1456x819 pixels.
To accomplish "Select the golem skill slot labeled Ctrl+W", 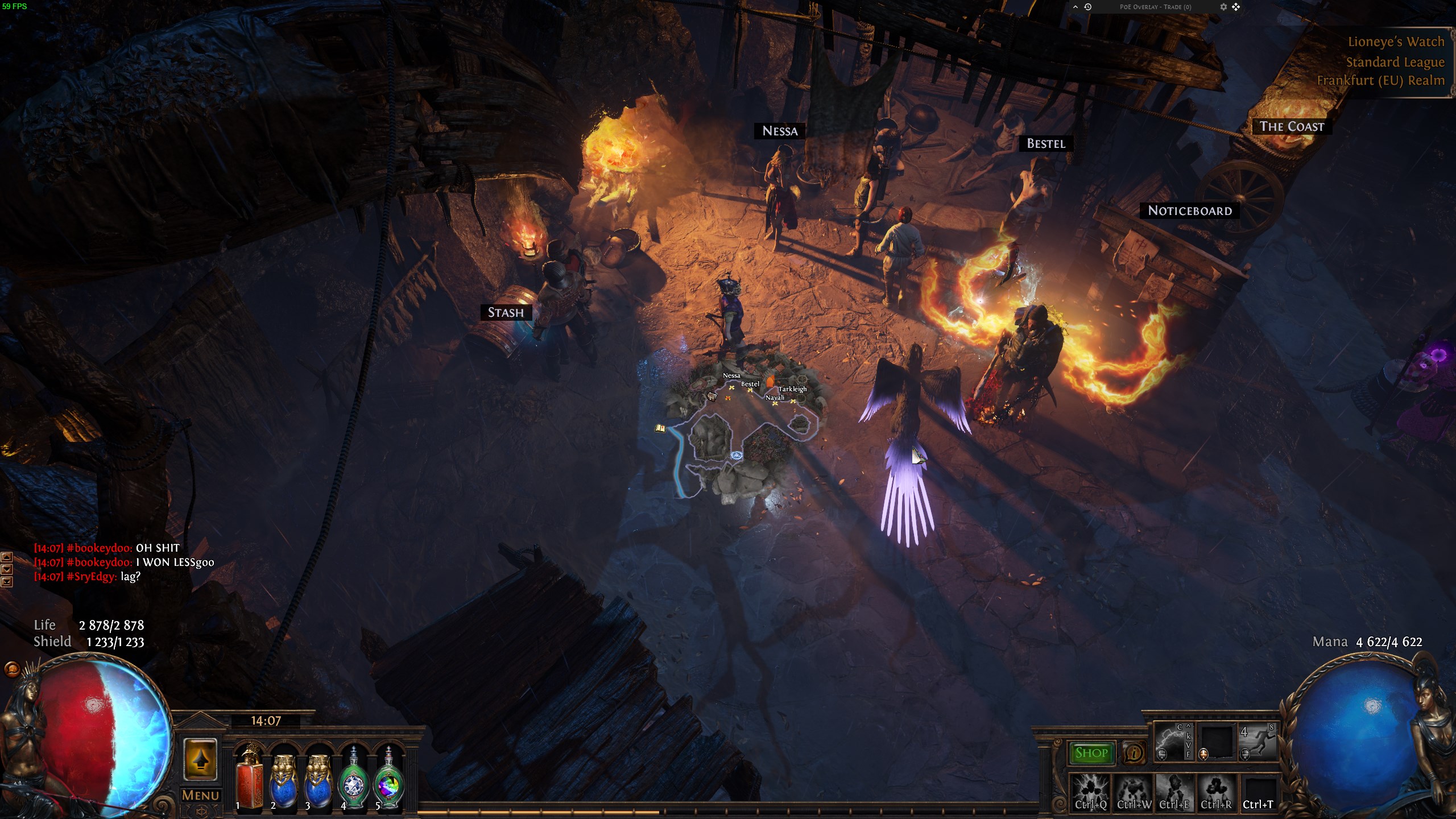I will 1133,791.
